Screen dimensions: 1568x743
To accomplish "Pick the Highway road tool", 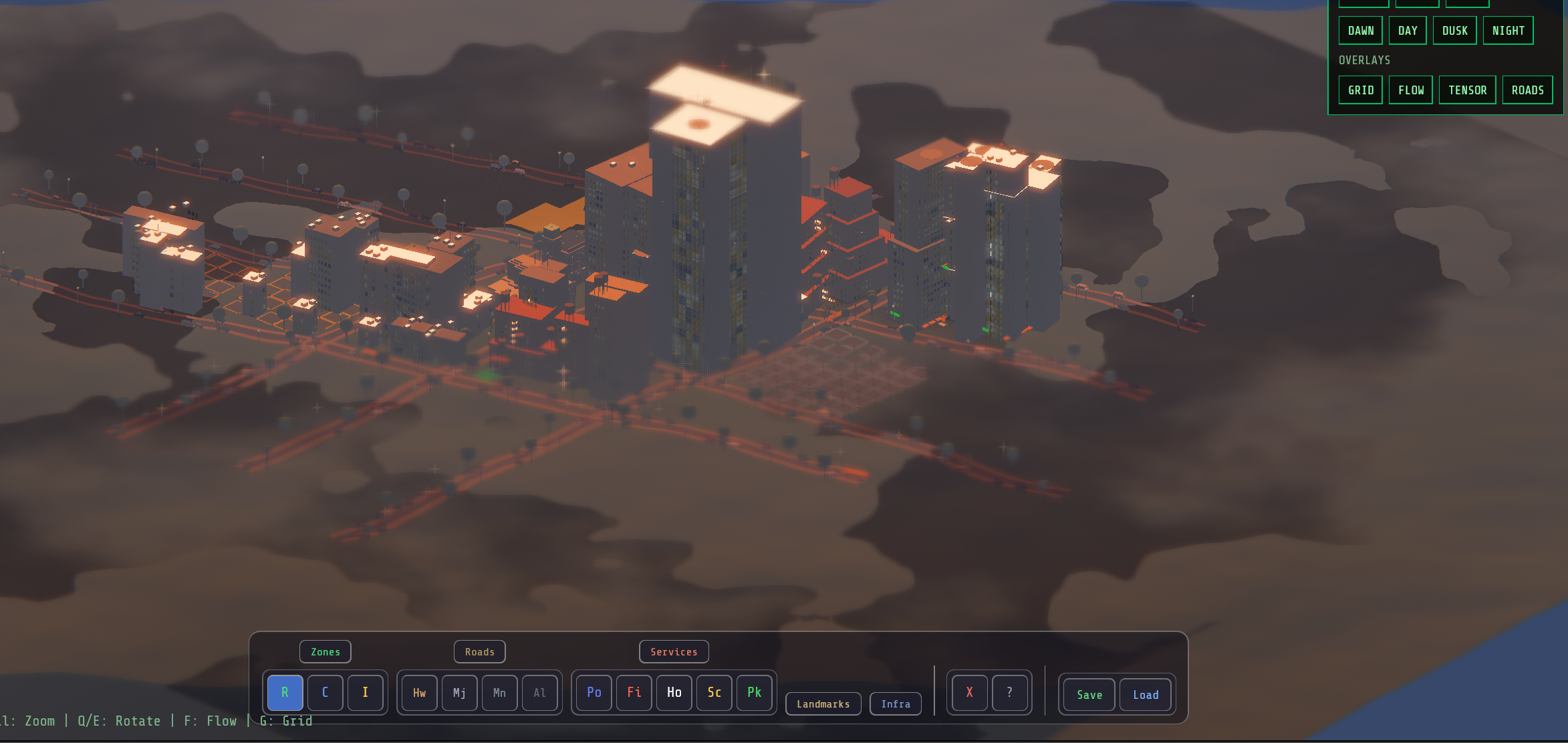I will click(x=418, y=693).
